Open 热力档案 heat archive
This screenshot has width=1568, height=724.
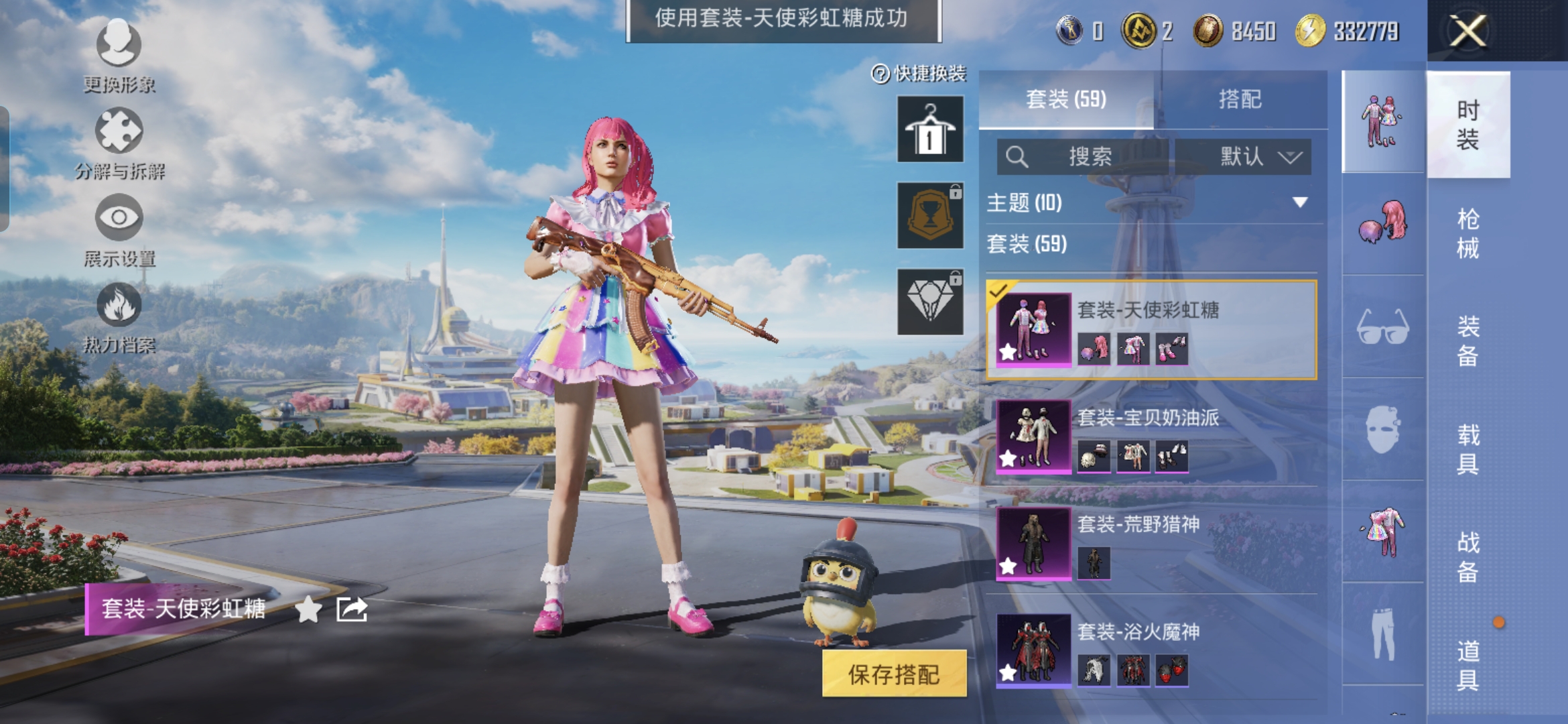pos(119,316)
